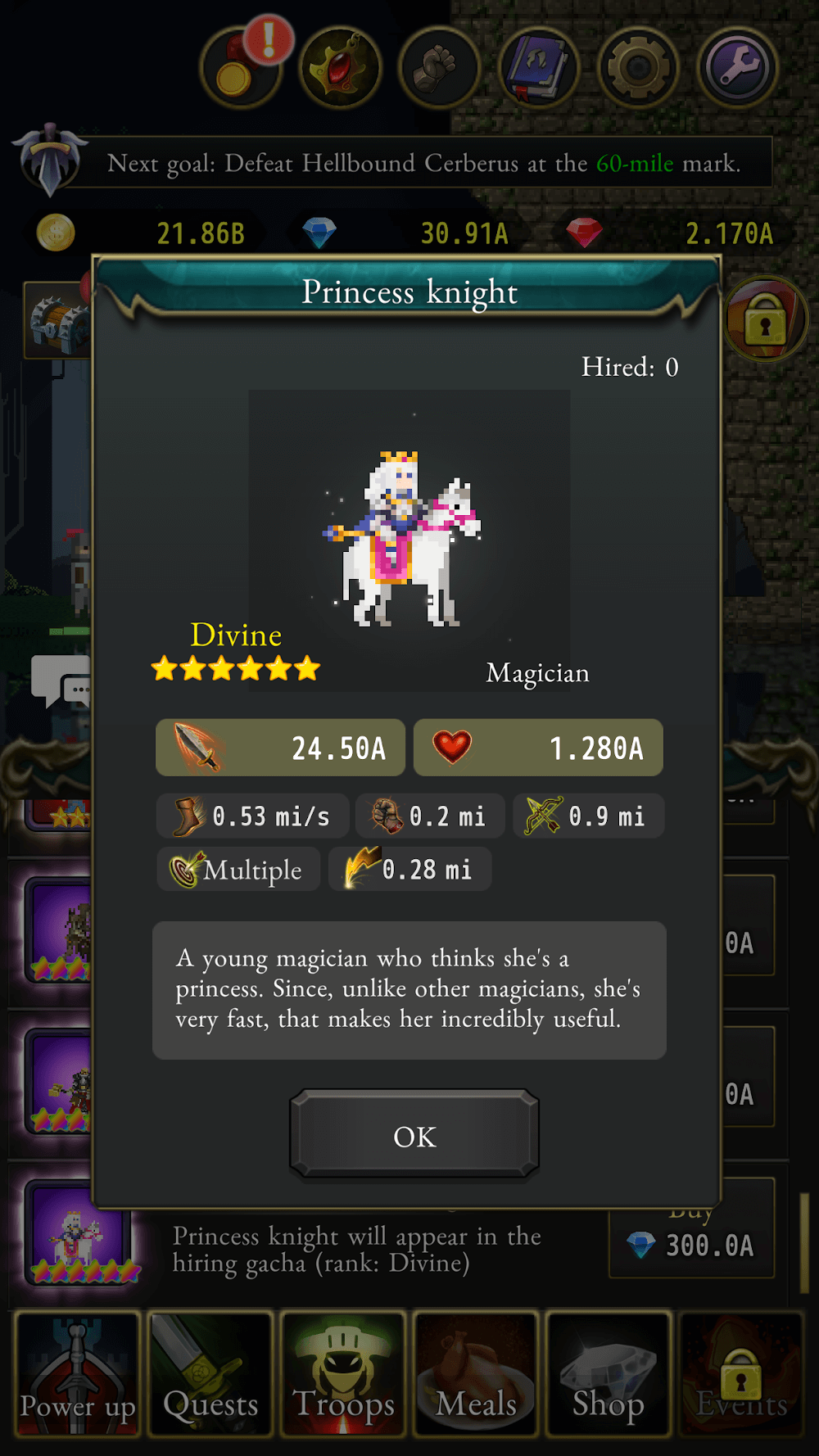This screenshot has height=1456, width=819.
Task: Go to the Troops tab
Action: [x=343, y=1374]
